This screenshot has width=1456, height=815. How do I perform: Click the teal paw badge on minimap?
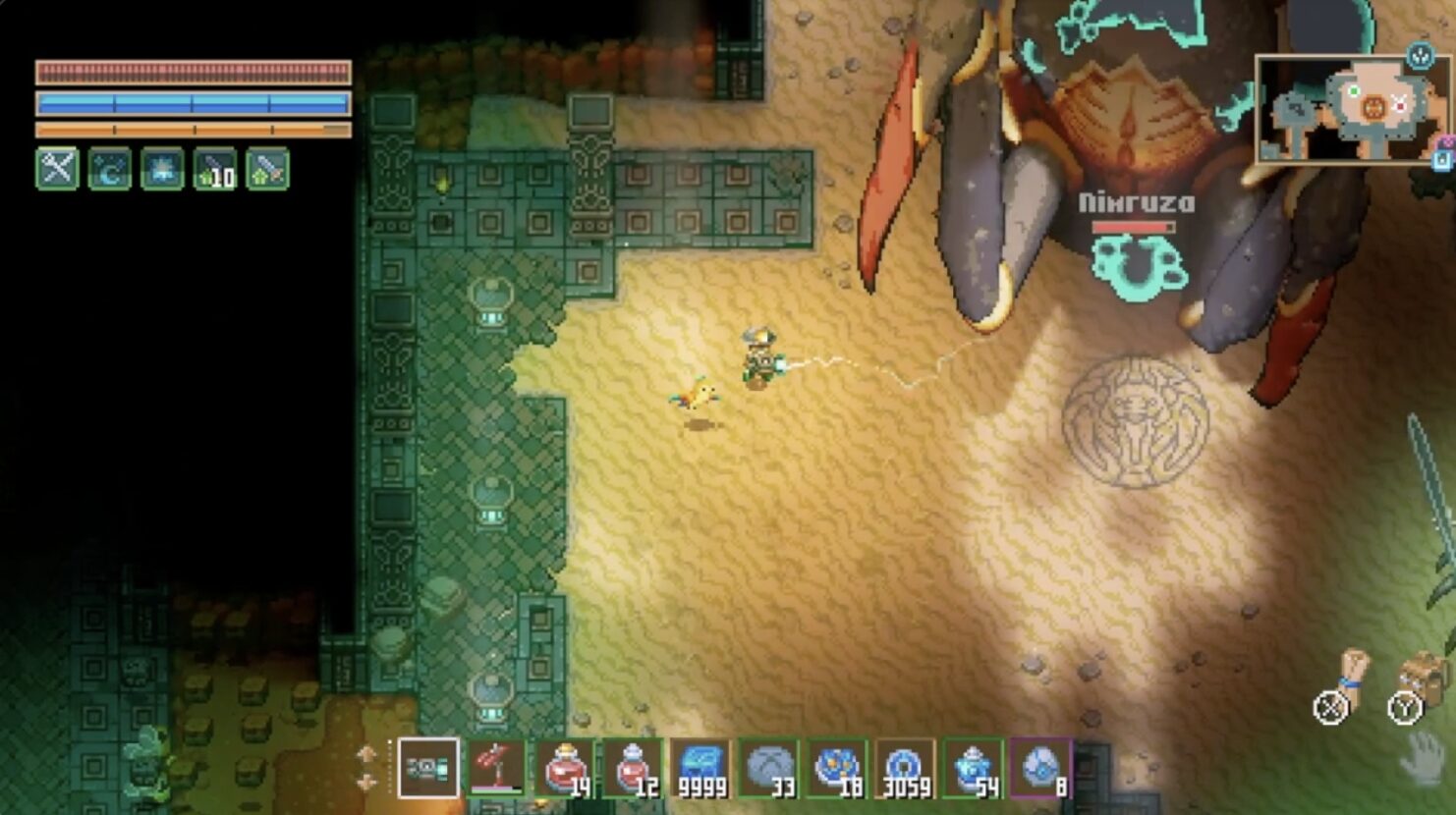1420,56
